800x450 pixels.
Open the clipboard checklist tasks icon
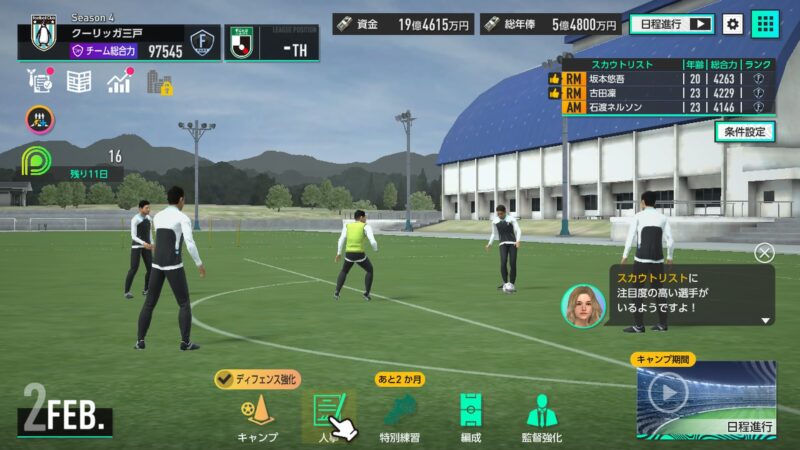40,82
